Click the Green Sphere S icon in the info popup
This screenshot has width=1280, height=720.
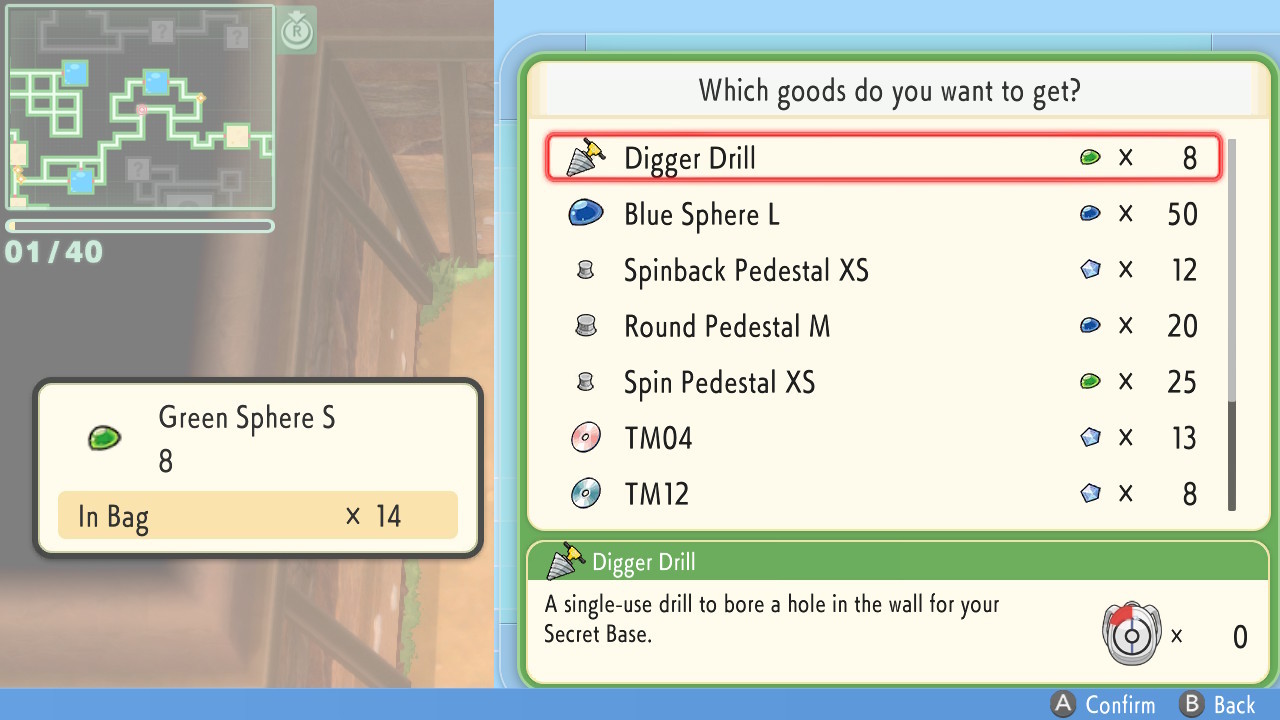tap(104, 439)
